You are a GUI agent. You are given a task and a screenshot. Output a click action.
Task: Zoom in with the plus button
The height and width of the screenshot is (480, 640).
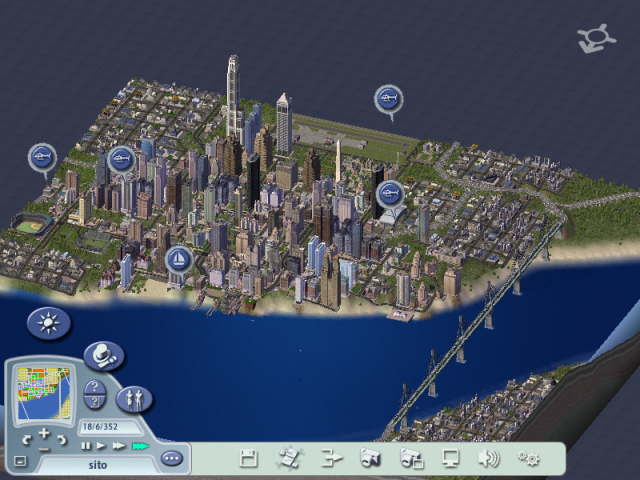tap(44, 433)
